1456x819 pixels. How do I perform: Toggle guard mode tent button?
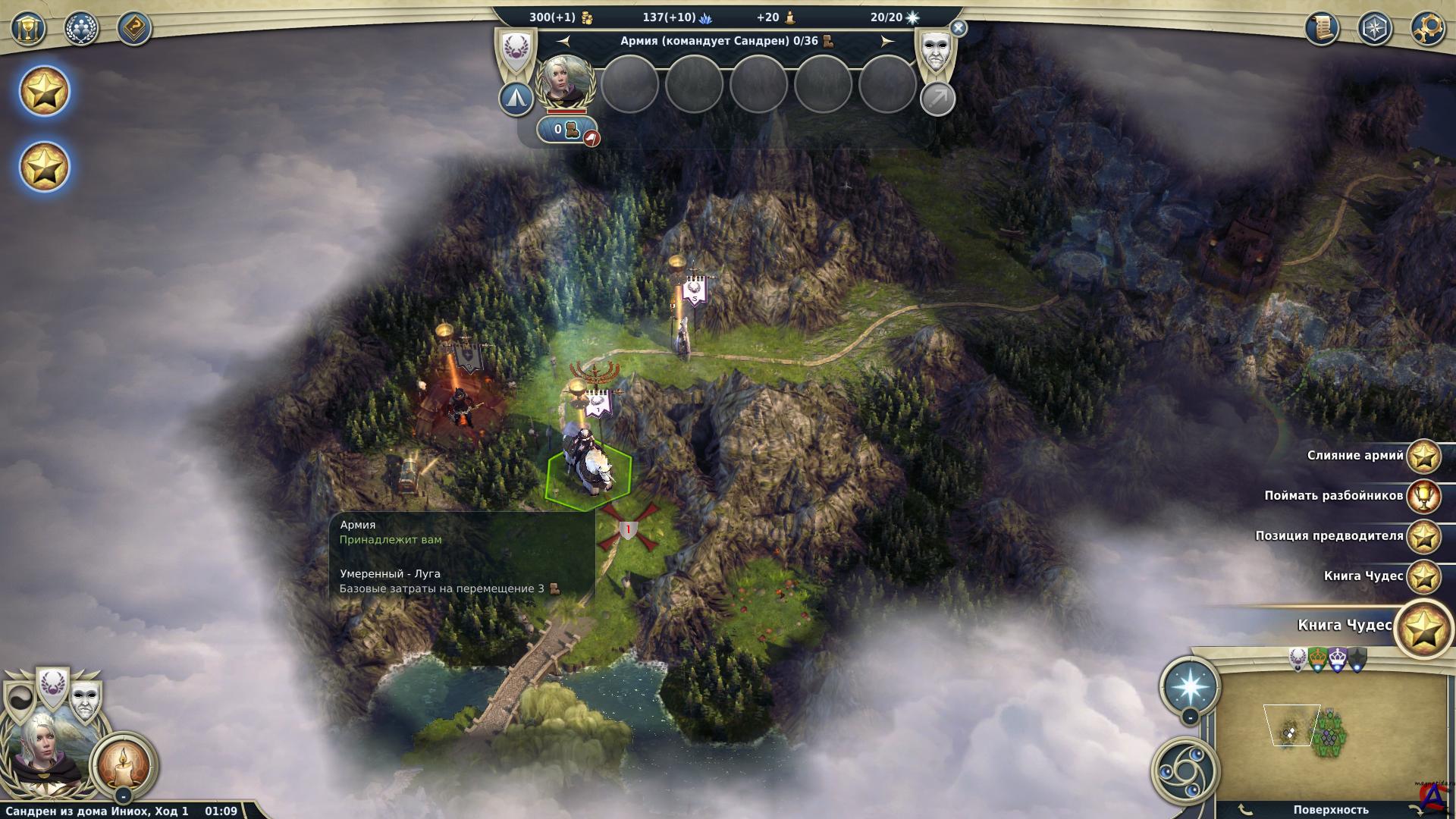[516, 99]
